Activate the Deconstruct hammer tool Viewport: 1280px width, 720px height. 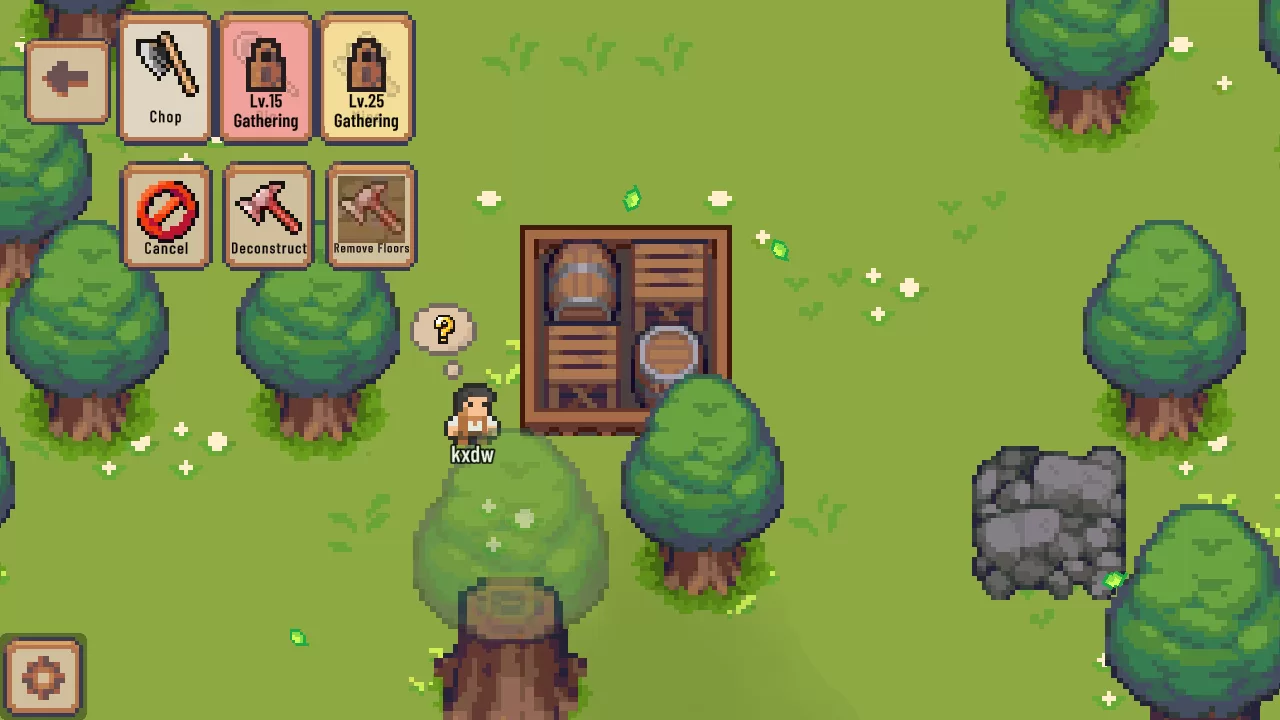tap(268, 216)
